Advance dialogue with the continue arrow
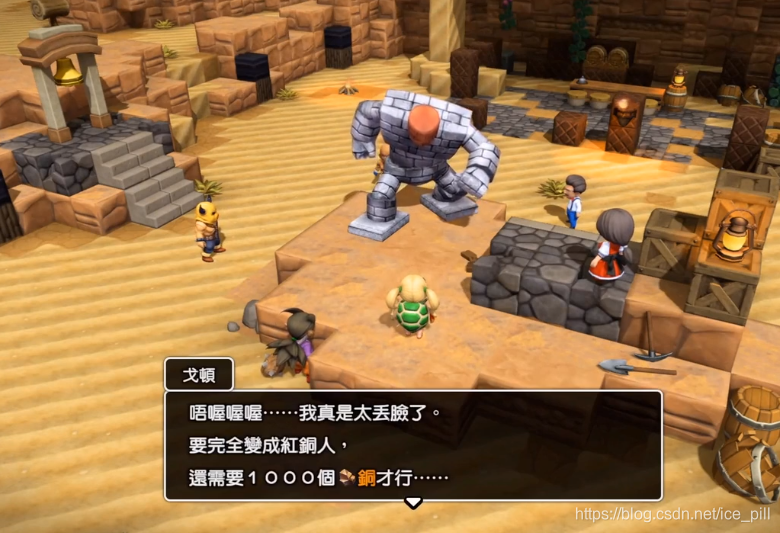Screen dimensions: 780x533 click(x=412, y=502)
